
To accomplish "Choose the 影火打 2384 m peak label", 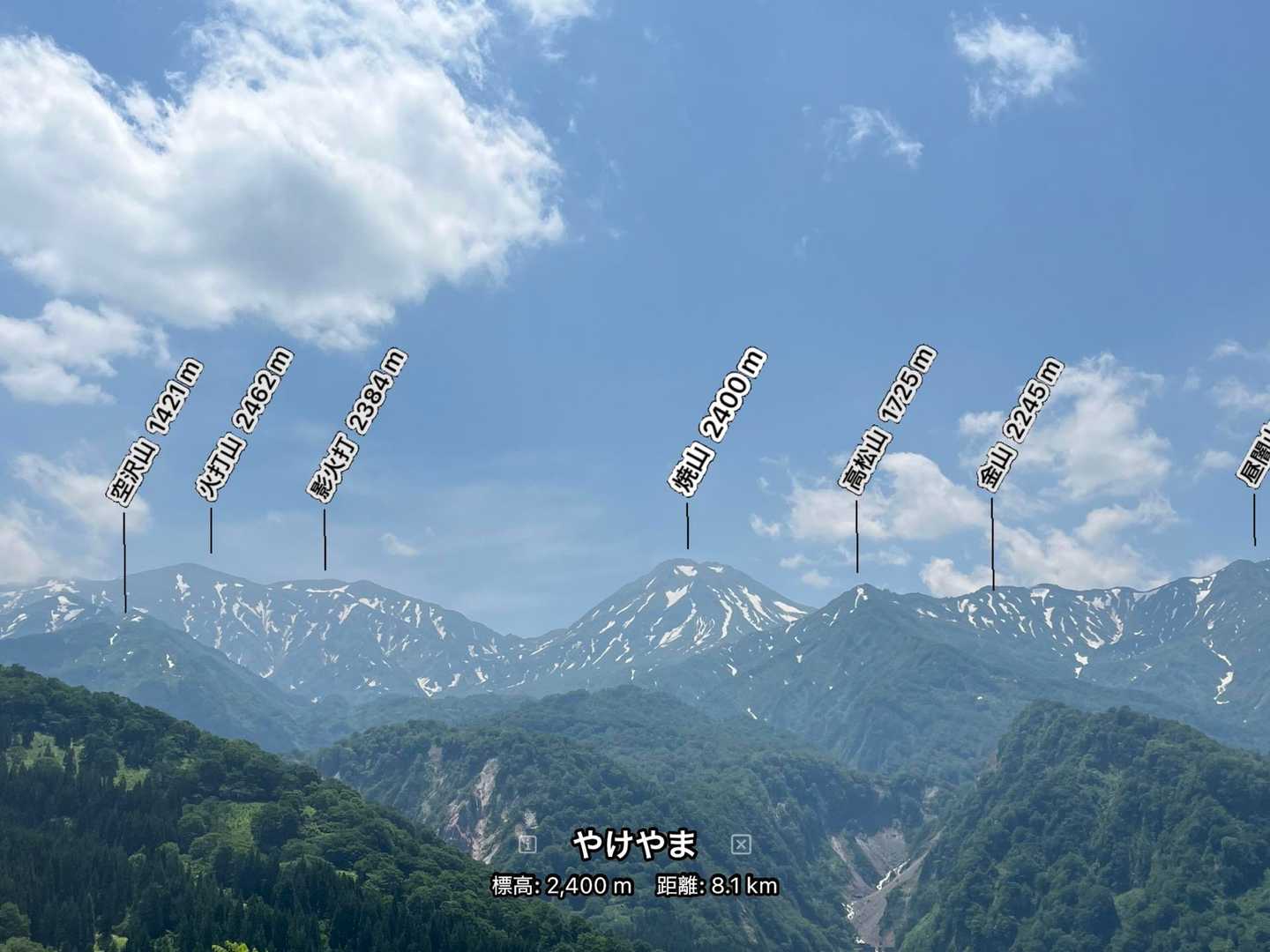I will point(357,426).
